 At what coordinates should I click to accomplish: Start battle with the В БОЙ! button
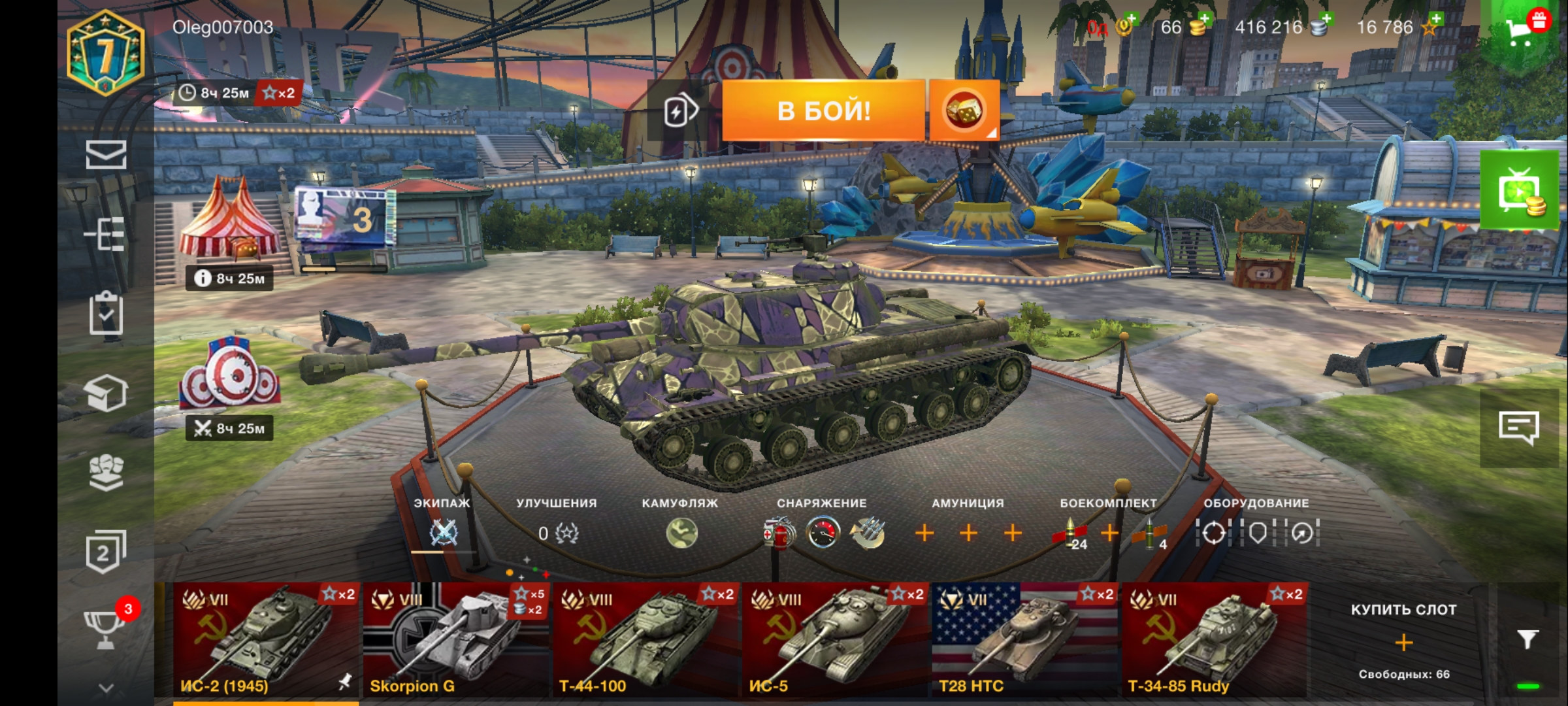tap(823, 110)
